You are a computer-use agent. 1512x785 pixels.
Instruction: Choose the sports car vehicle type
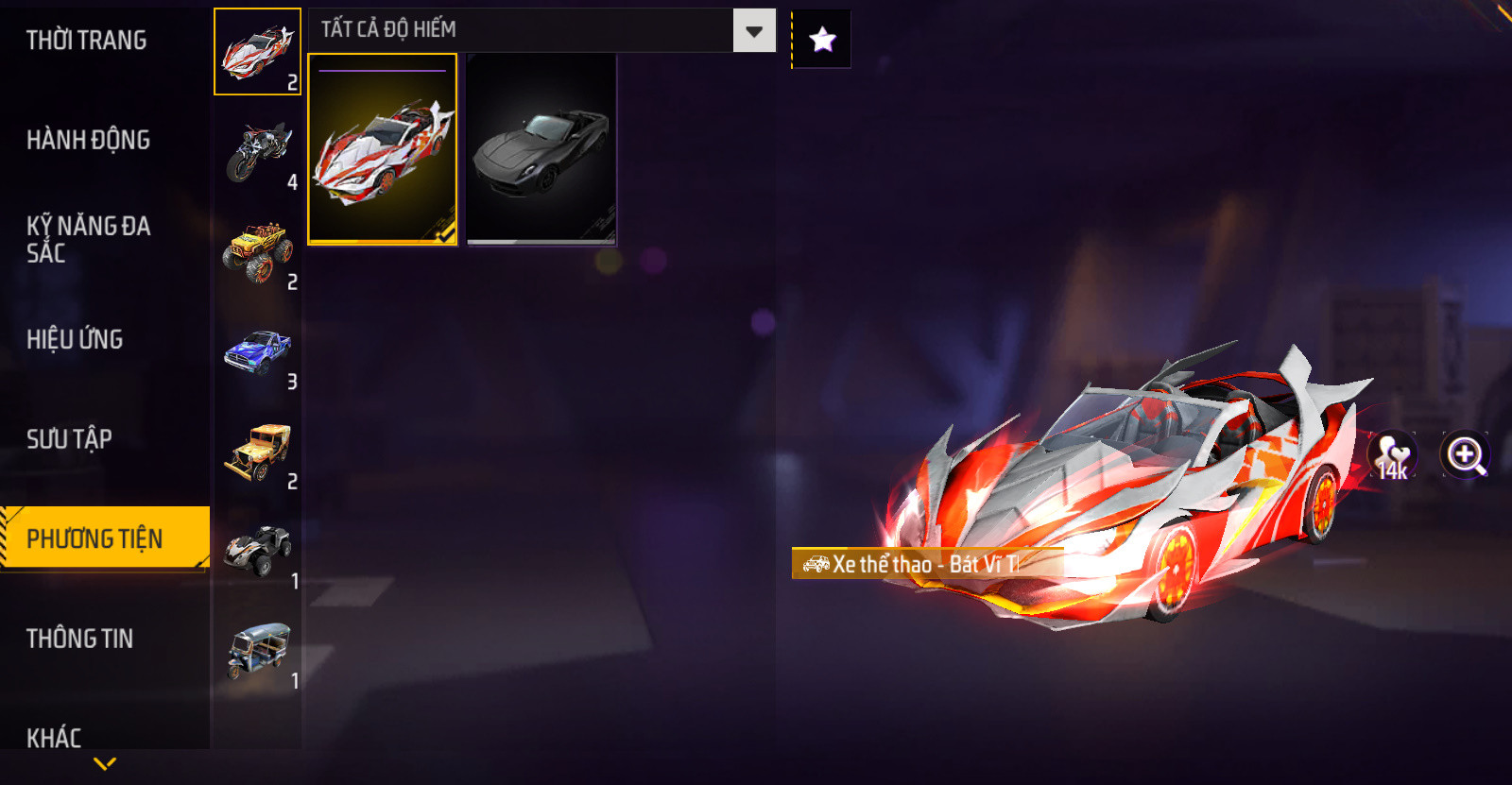(257, 52)
